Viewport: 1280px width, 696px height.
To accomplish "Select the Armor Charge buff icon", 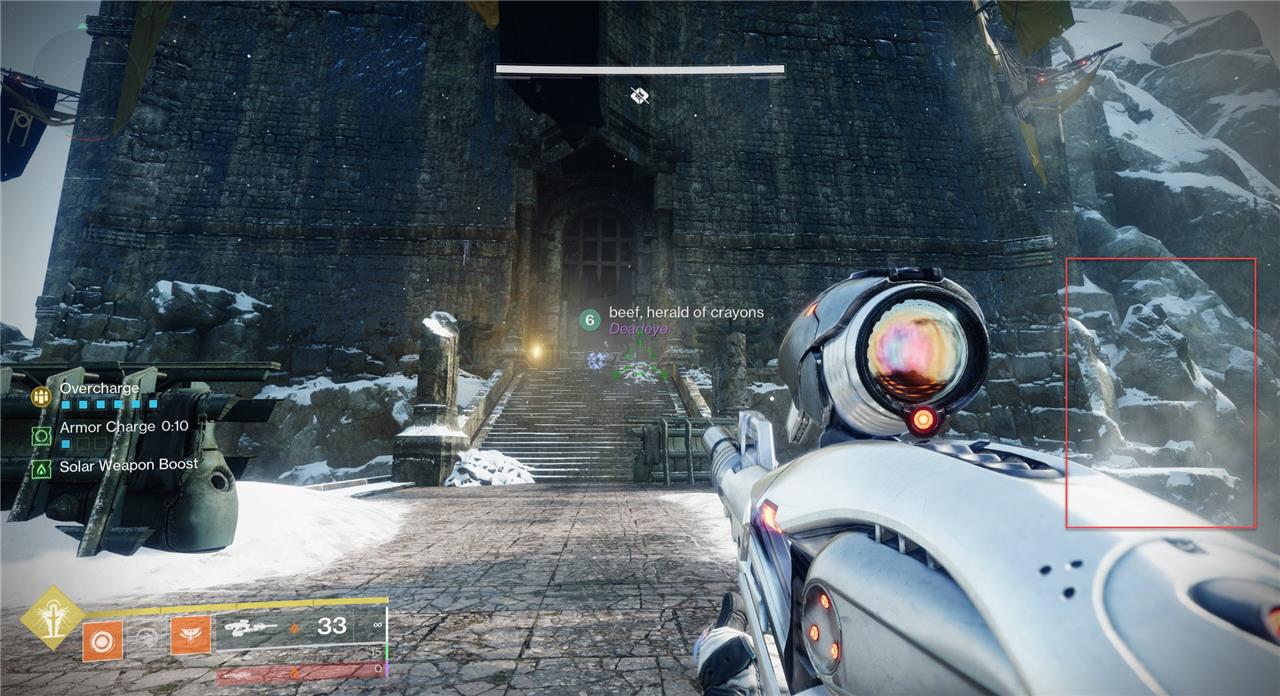I will 41,436.
